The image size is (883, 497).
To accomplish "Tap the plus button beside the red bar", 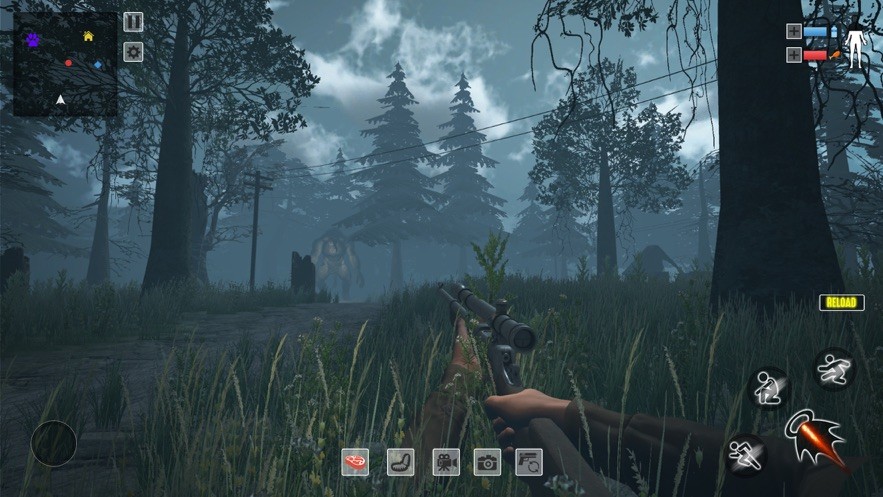I will point(794,55).
